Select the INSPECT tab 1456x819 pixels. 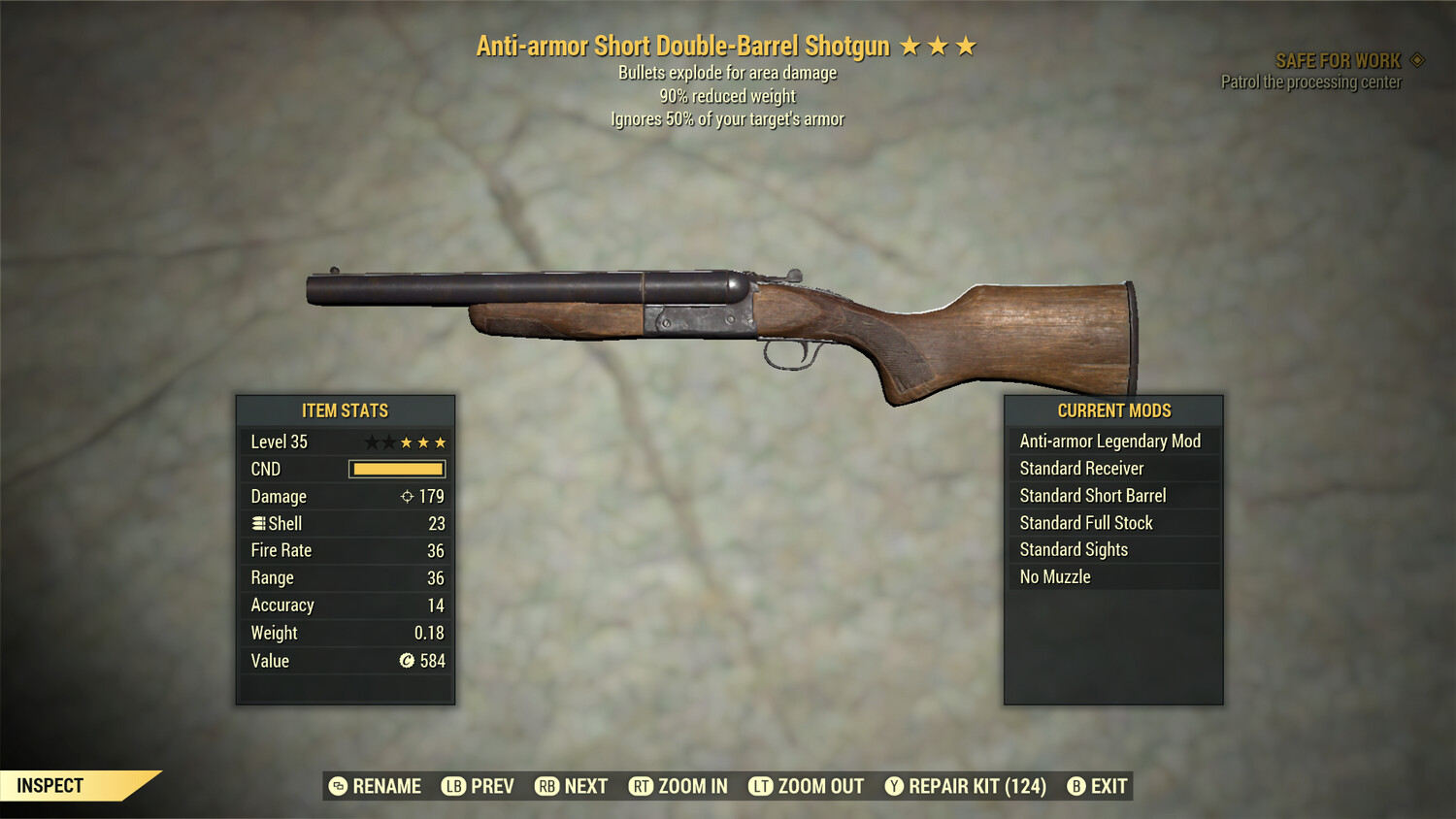(50, 785)
